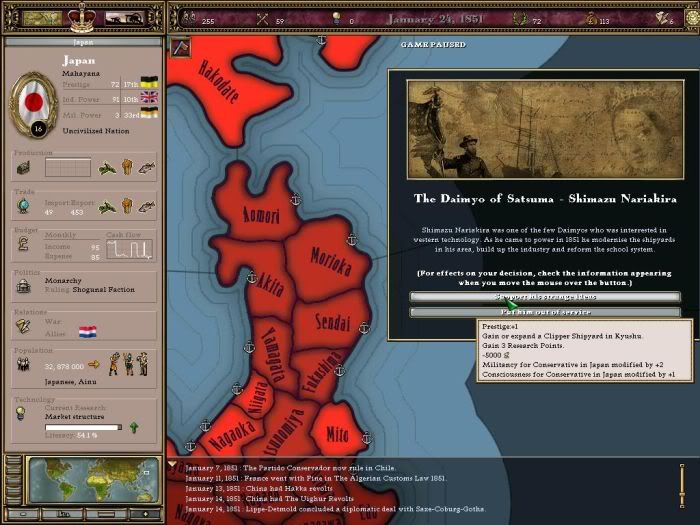Image resolution: width=700 pixels, height=525 pixels.
Task: Select the 'Put him out of service' option
Action: coord(545,313)
